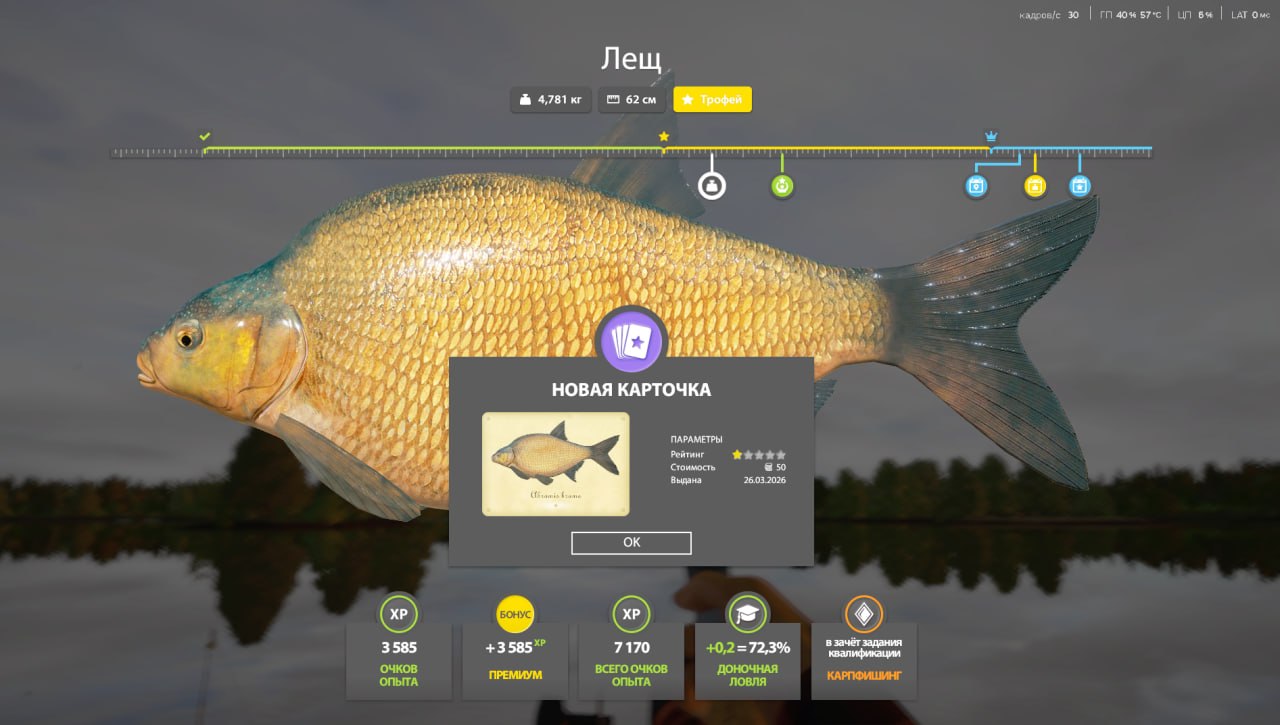This screenshot has height=725, width=1280.
Task: View the new bream card thumbnail
Action: [555, 464]
